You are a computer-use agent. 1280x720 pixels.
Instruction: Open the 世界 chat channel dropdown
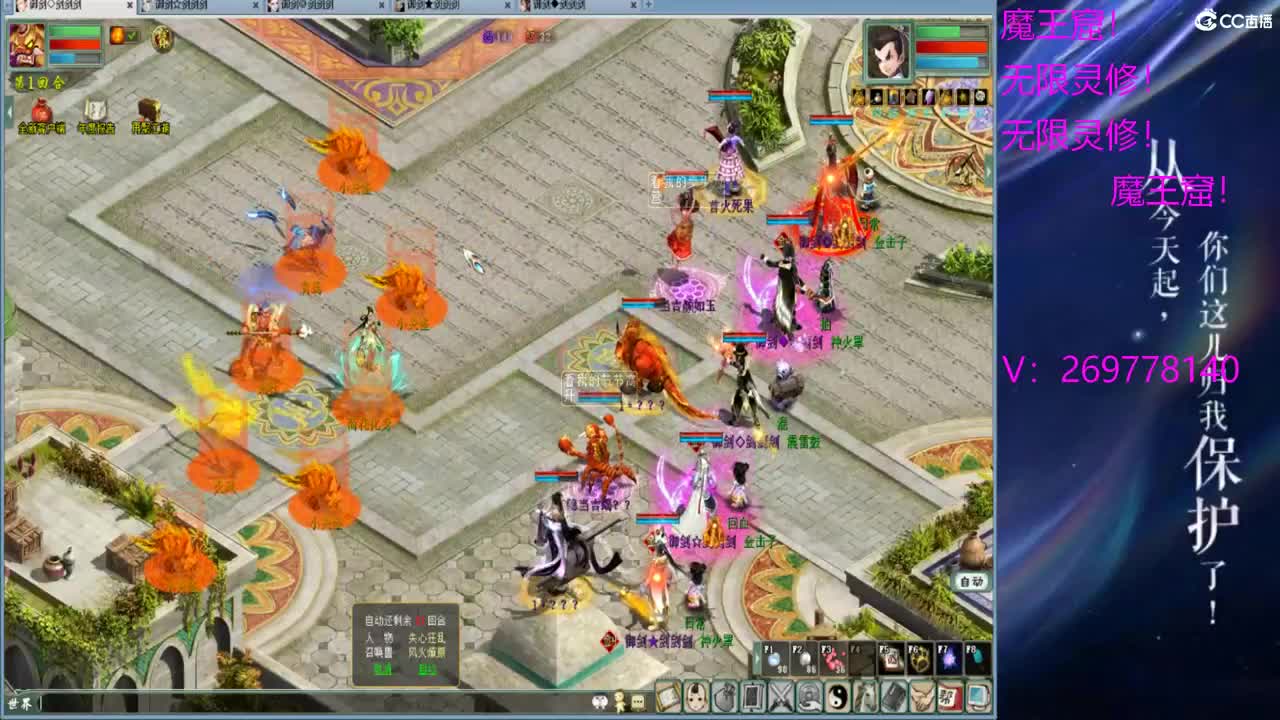(x=18, y=705)
